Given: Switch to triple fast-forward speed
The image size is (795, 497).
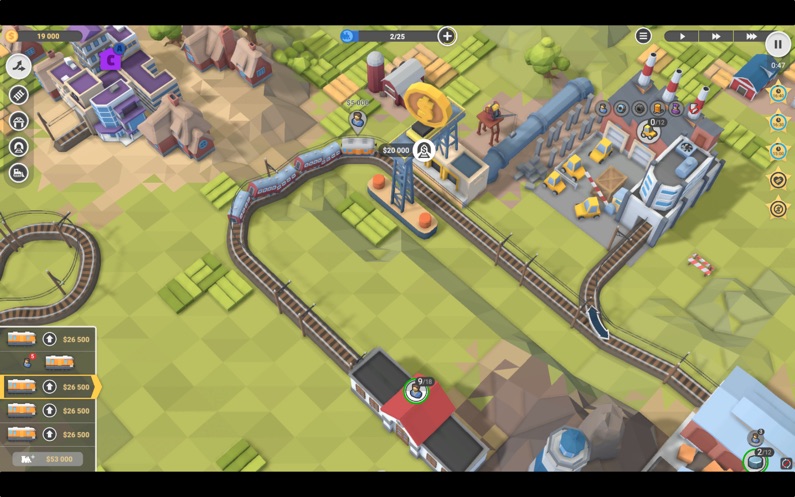Looking at the screenshot, I should pos(751,37).
